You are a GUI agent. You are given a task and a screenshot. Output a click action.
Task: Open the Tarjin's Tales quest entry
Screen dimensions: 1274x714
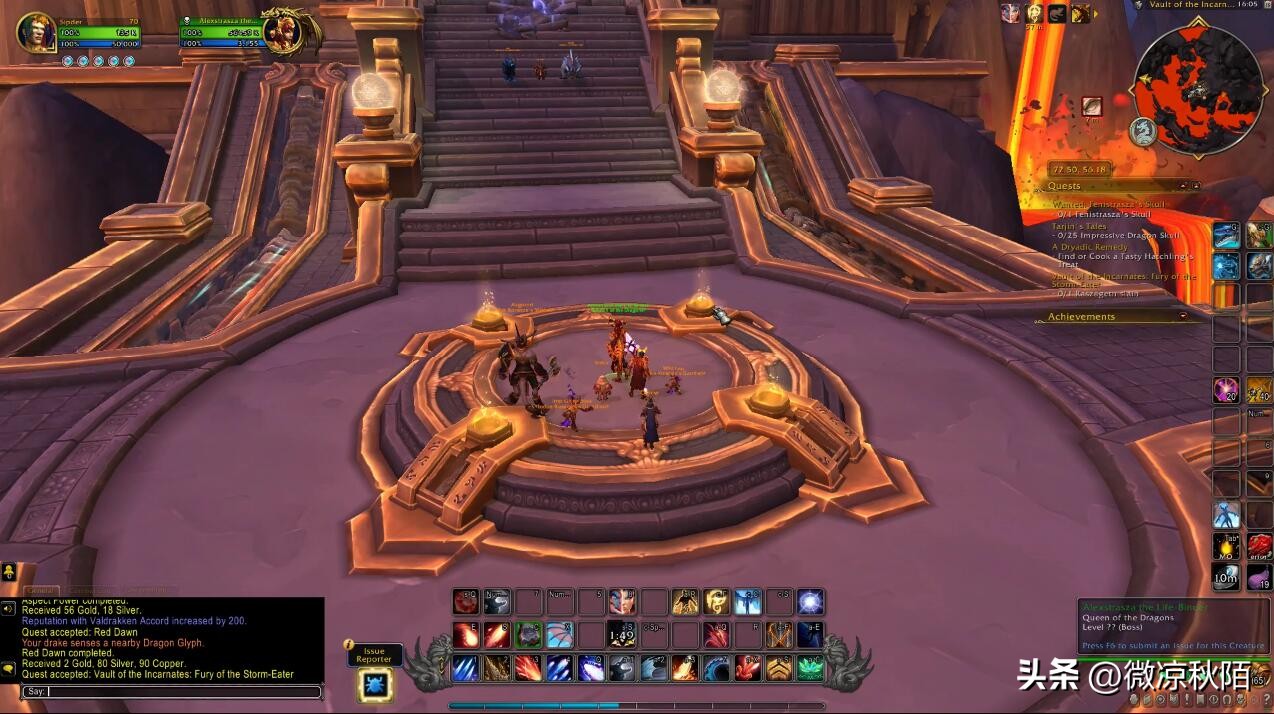pos(1079,226)
